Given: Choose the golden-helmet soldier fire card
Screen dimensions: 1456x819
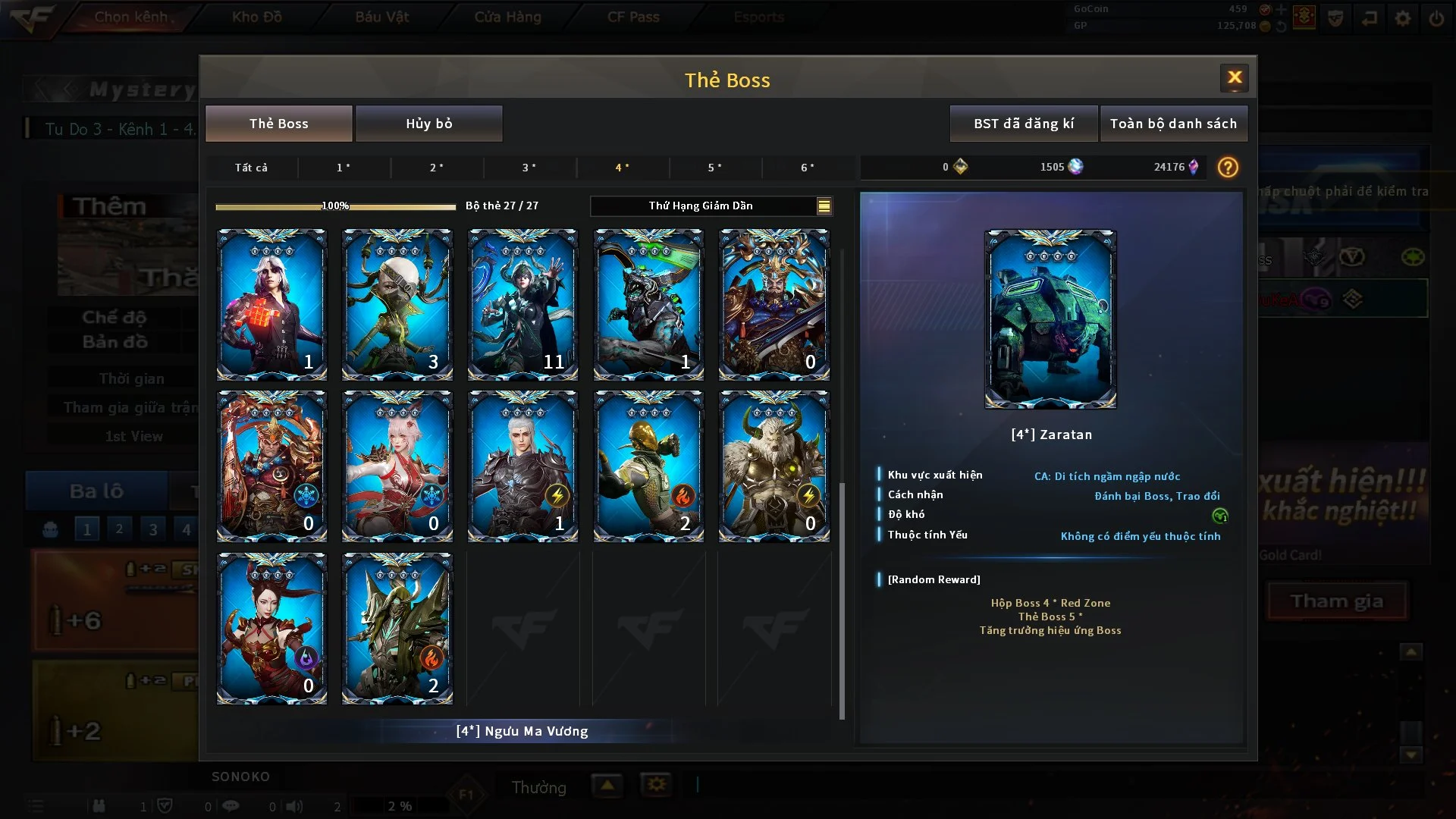Looking at the screenshot, I should coord(648,466).
